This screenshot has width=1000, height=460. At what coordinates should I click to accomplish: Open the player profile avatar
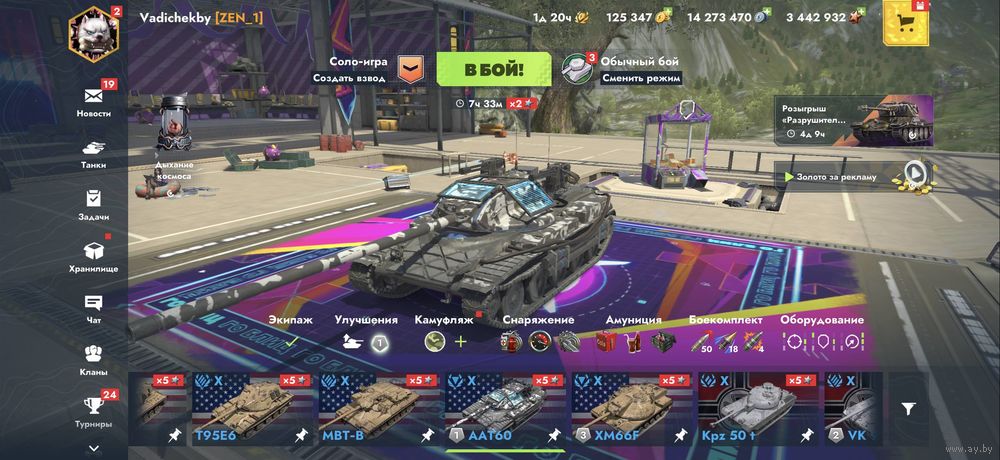click(x=94, y=31)
